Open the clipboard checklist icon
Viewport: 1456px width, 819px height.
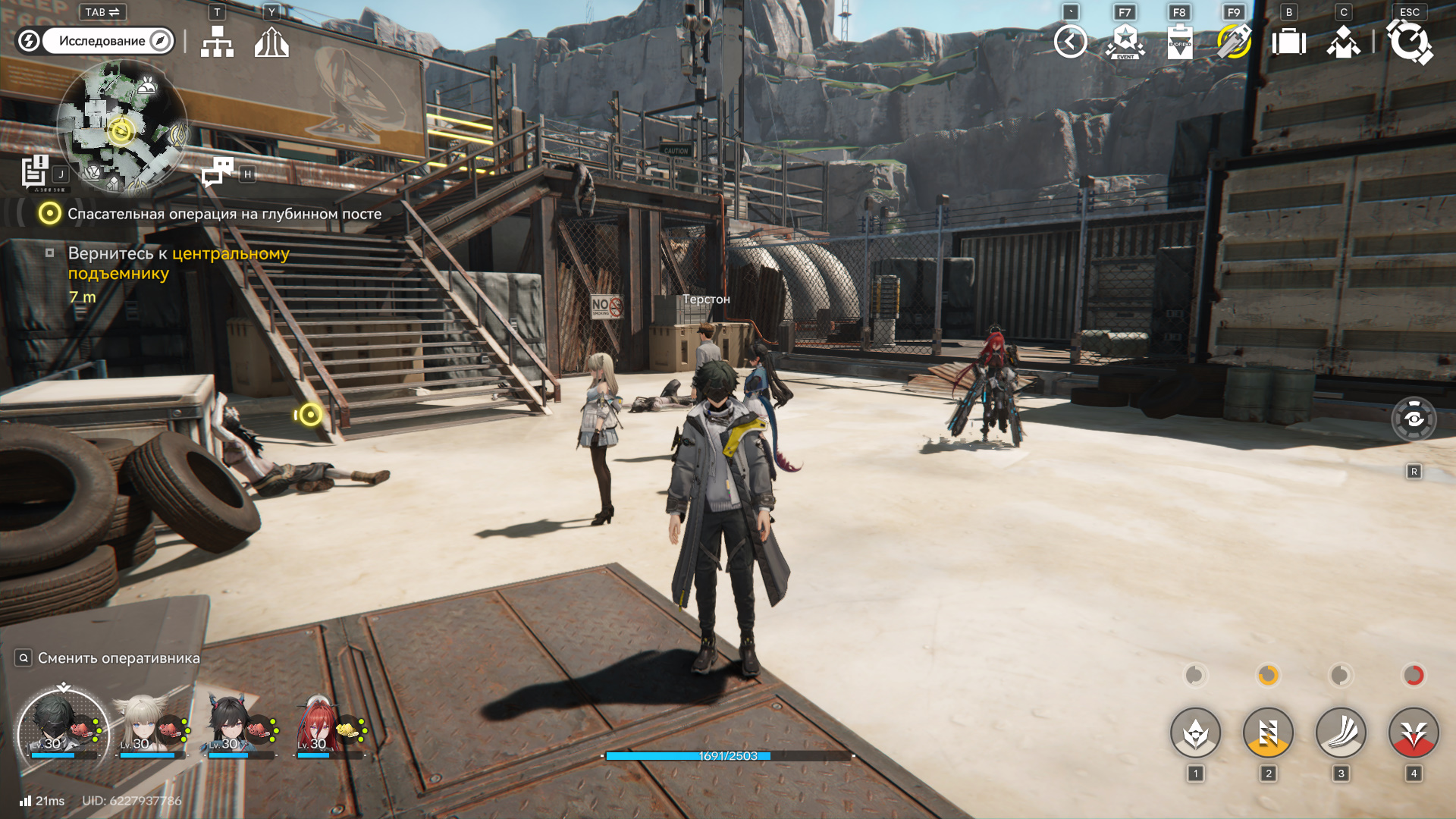(1179, 42)
